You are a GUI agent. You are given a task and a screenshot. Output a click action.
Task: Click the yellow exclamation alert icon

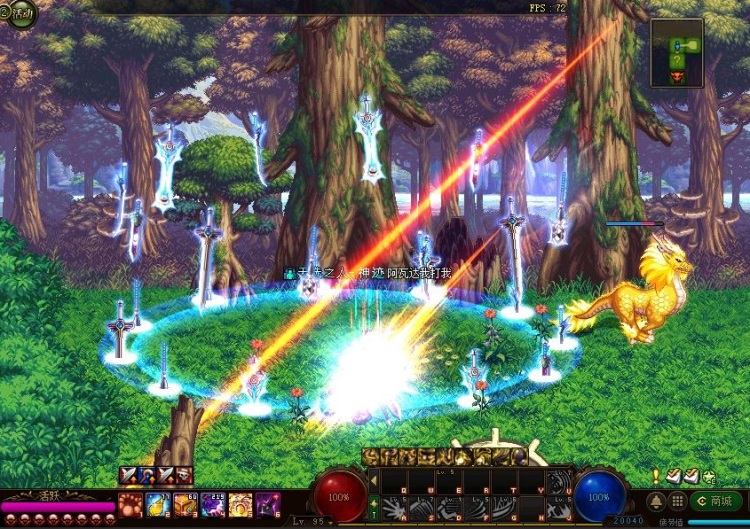[x=655, y=477]
